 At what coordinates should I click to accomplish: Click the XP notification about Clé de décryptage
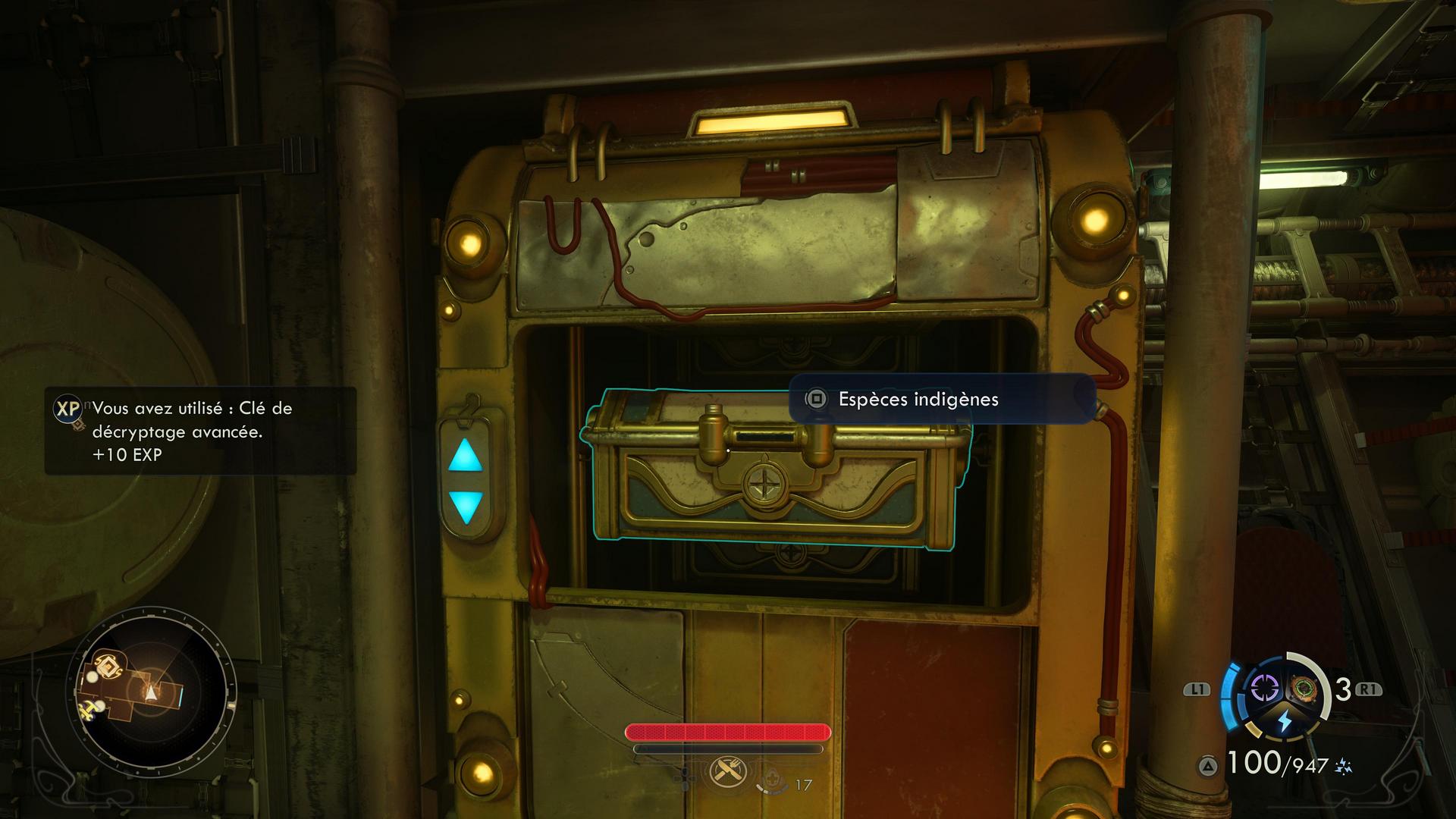click(200, 431)
